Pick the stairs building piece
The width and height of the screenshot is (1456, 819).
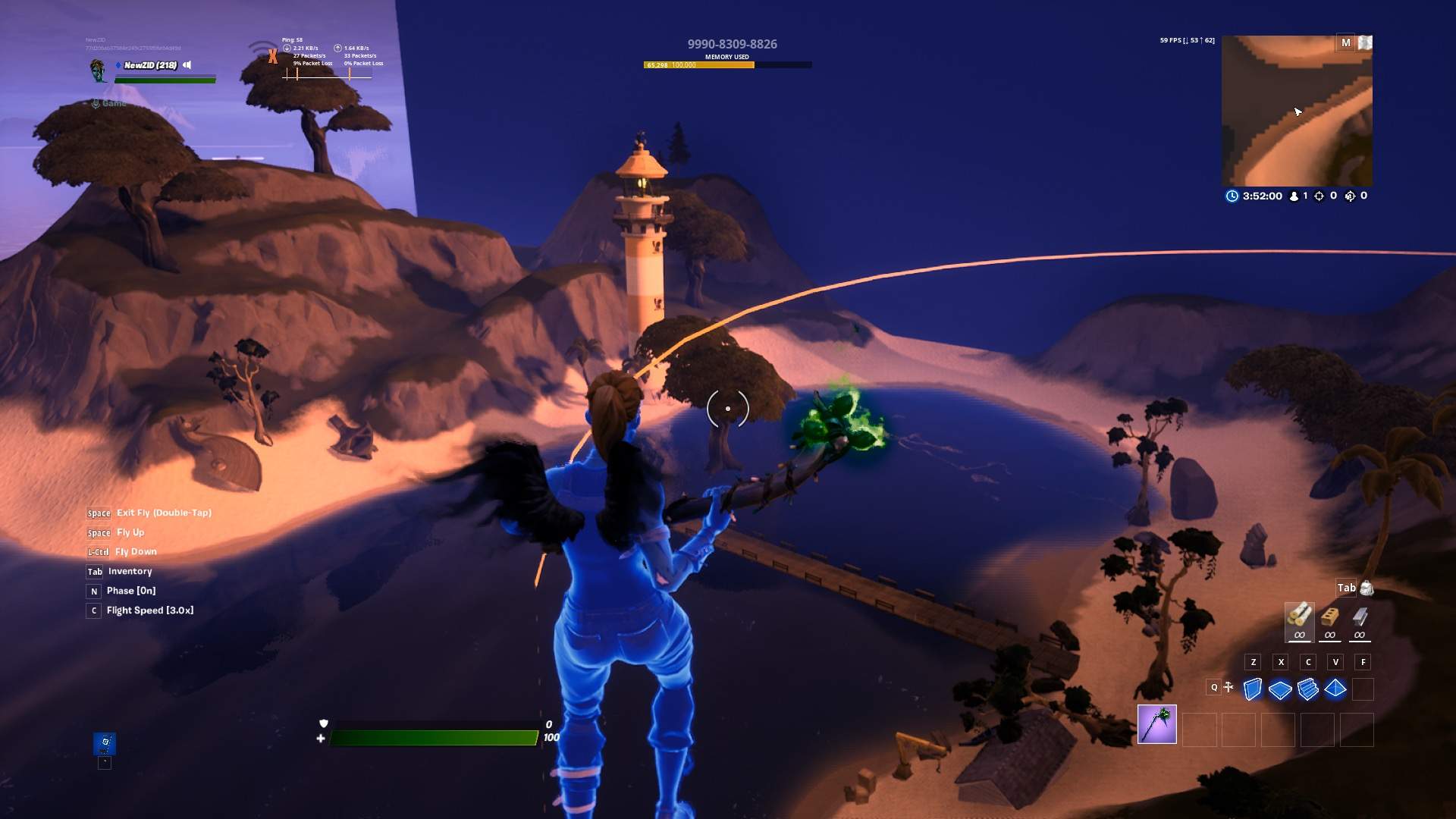click(1307, 689)
